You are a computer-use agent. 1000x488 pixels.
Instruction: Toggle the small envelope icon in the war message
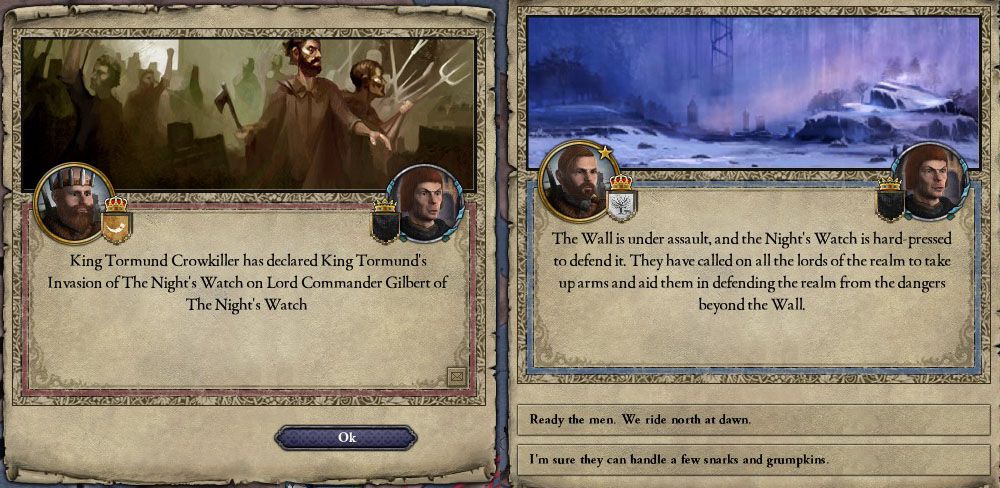click(456, 376)
